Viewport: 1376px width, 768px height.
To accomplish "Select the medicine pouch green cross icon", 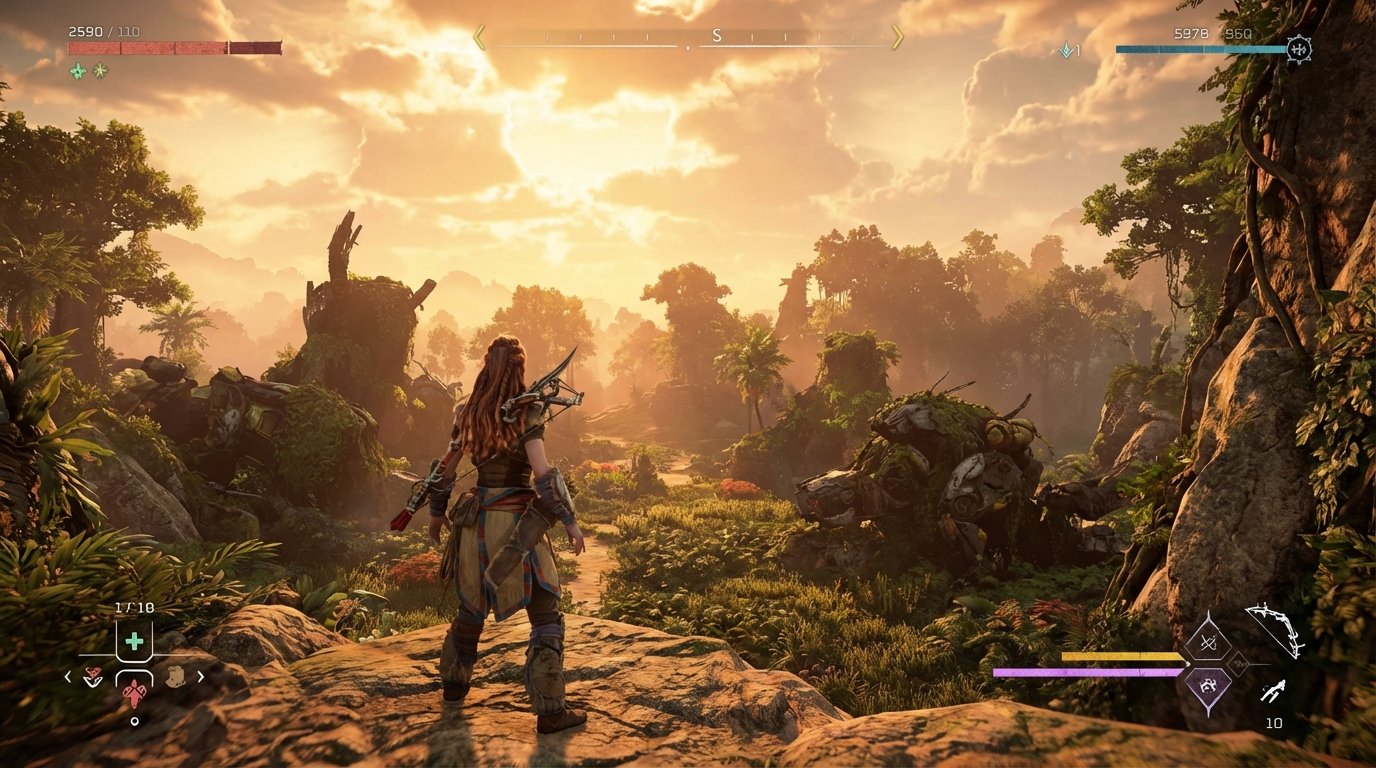I will (x=135, y=642).
